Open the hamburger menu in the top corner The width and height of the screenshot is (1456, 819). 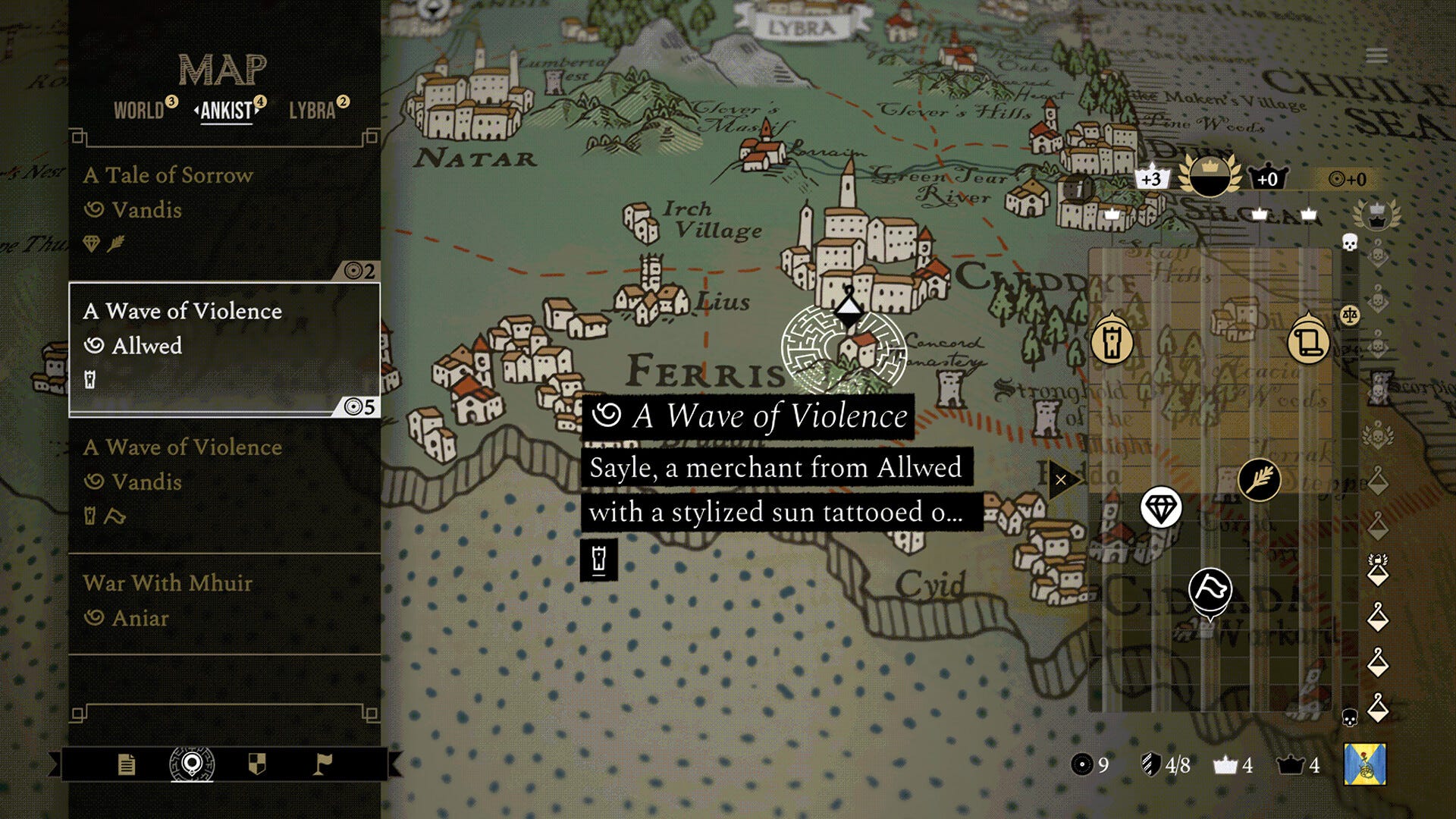click(x=1376, y=56)
